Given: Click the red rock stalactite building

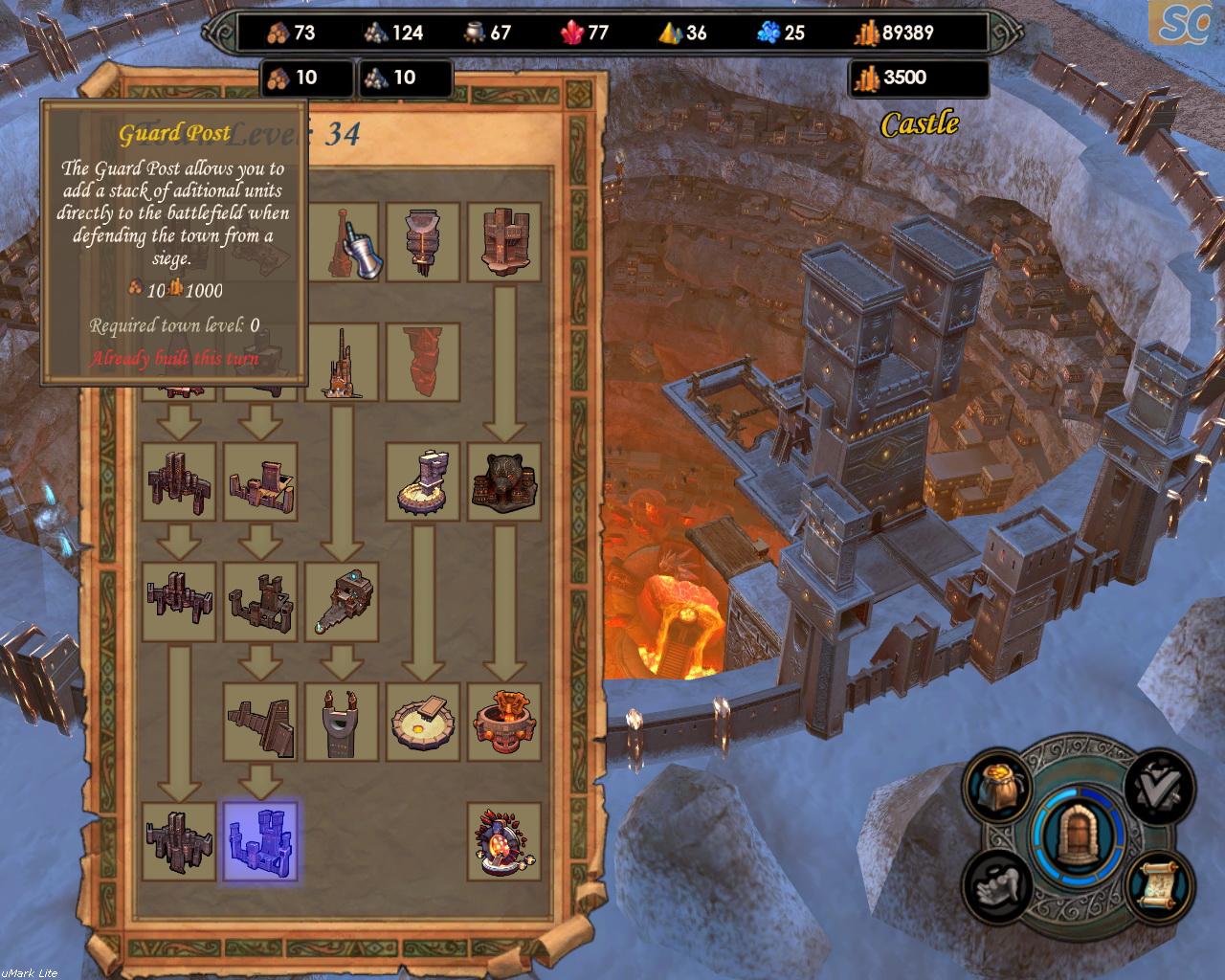Looking at the screenshot, I should click(x=423, y=362).
